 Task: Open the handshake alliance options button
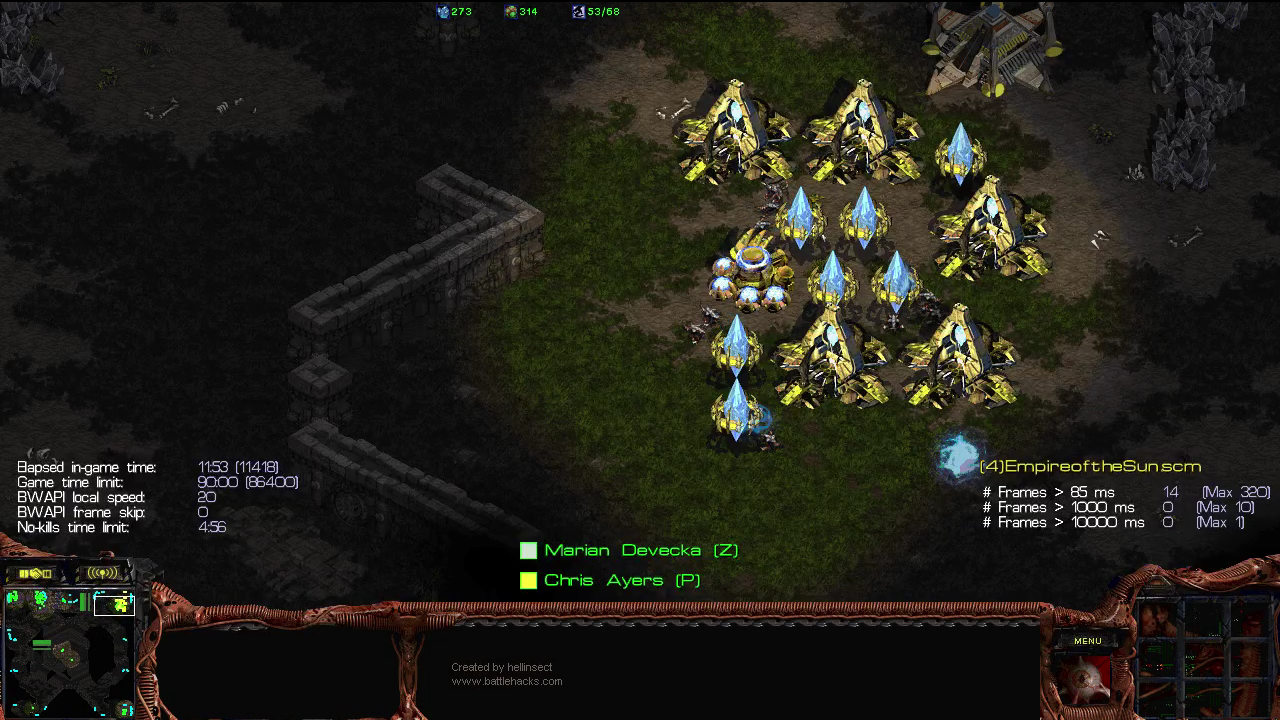[x=35, y=573]
